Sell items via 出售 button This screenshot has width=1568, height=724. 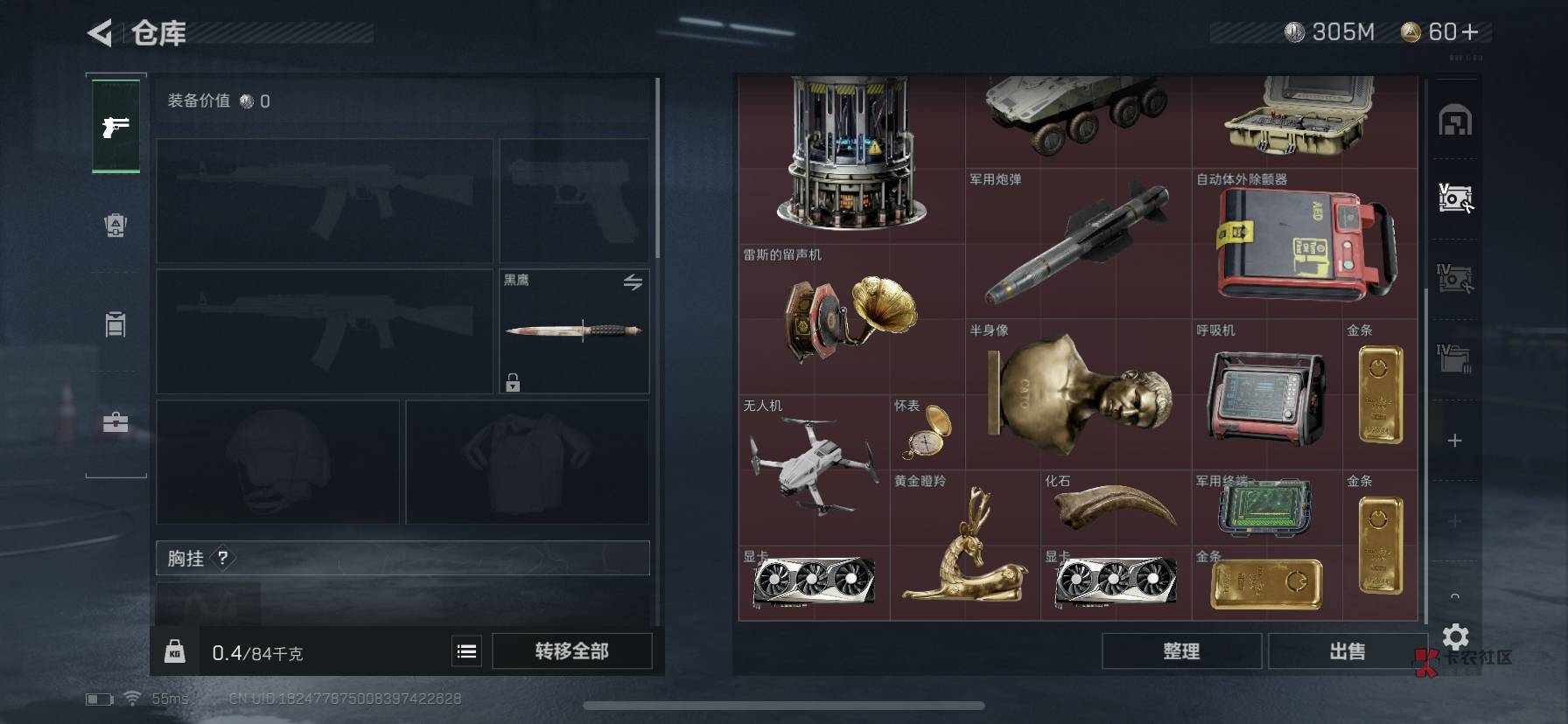pyautogui.click(x=1347, y=651)
